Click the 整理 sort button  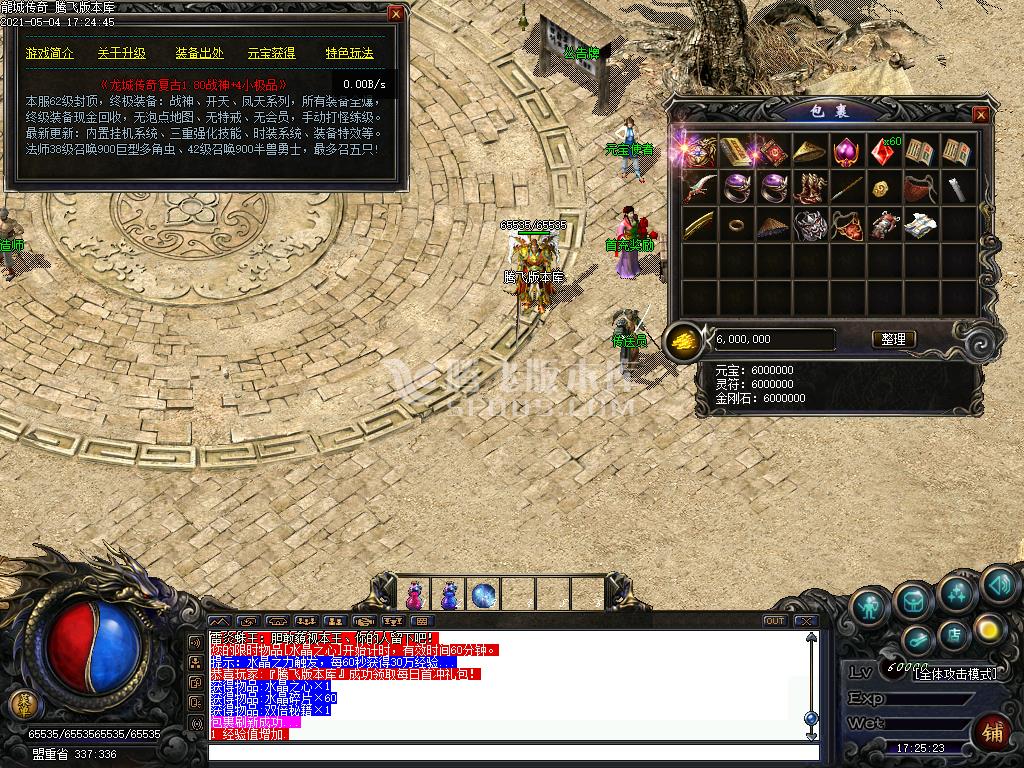(893, 339)
